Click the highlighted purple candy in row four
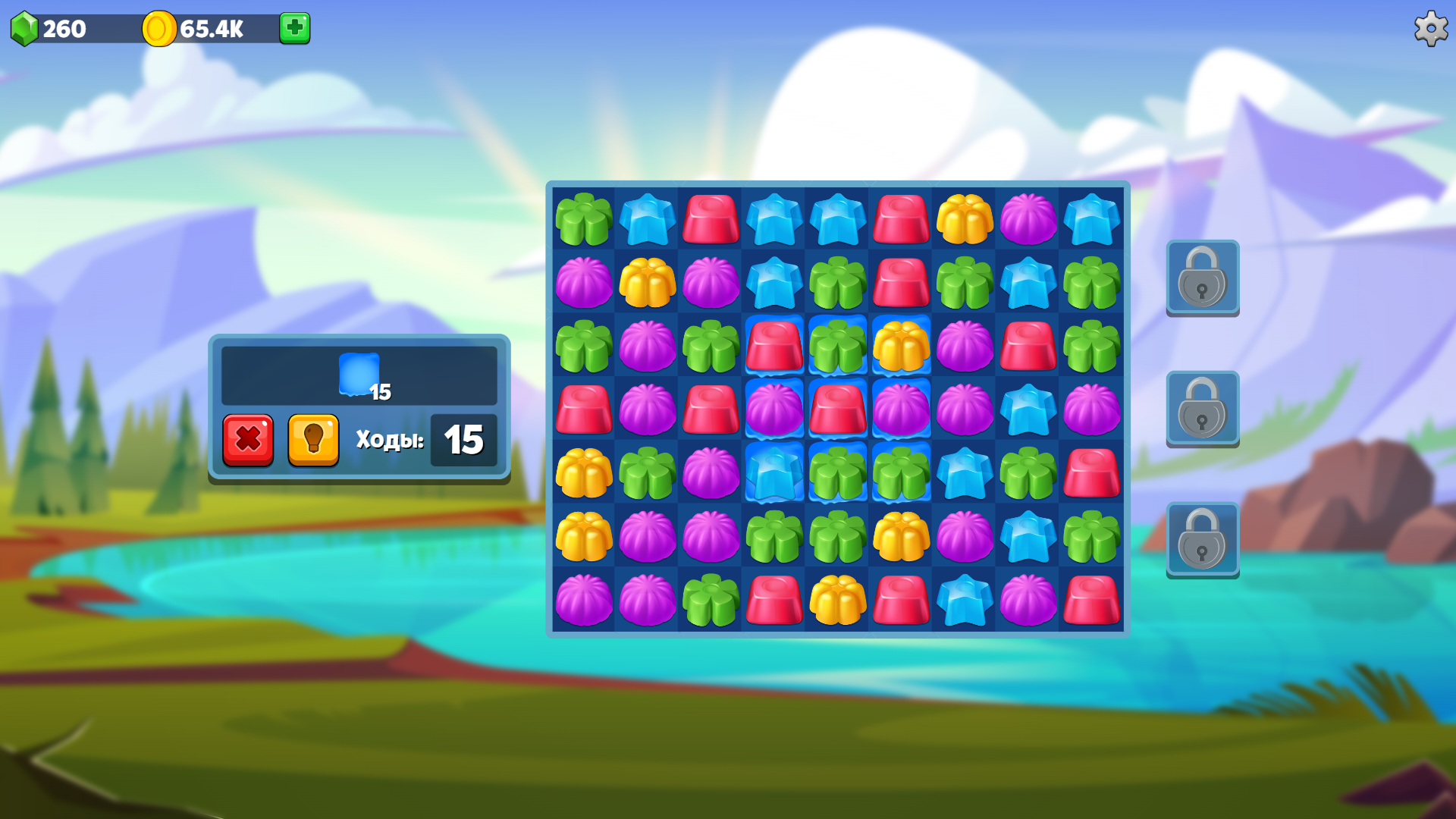Image resolution: width=1456 pixels, height=819 pixels. (x=774, y=410)
